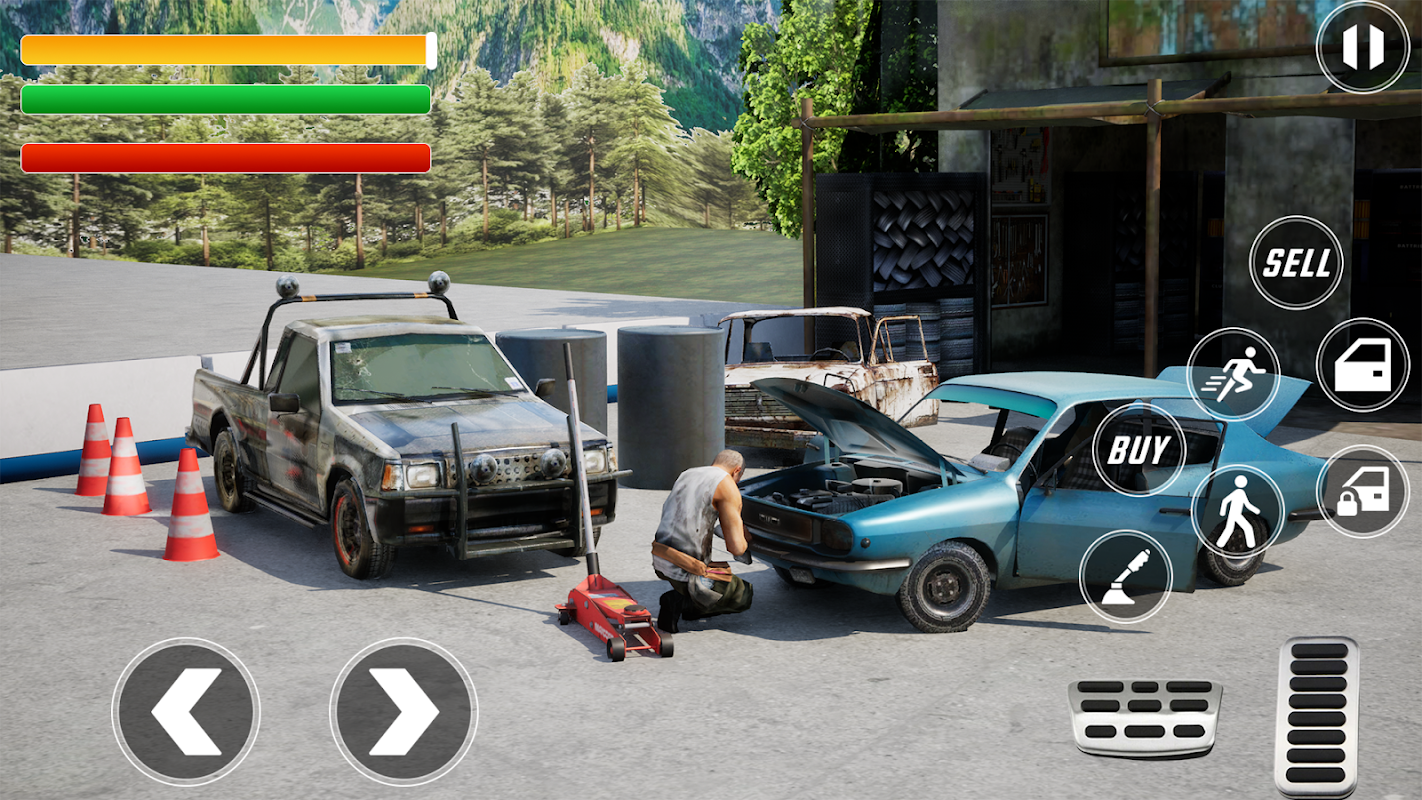Viewport: 1422px width, 800px height.
Task: Tap the SELL button
Action: (x=1296, y=263)
